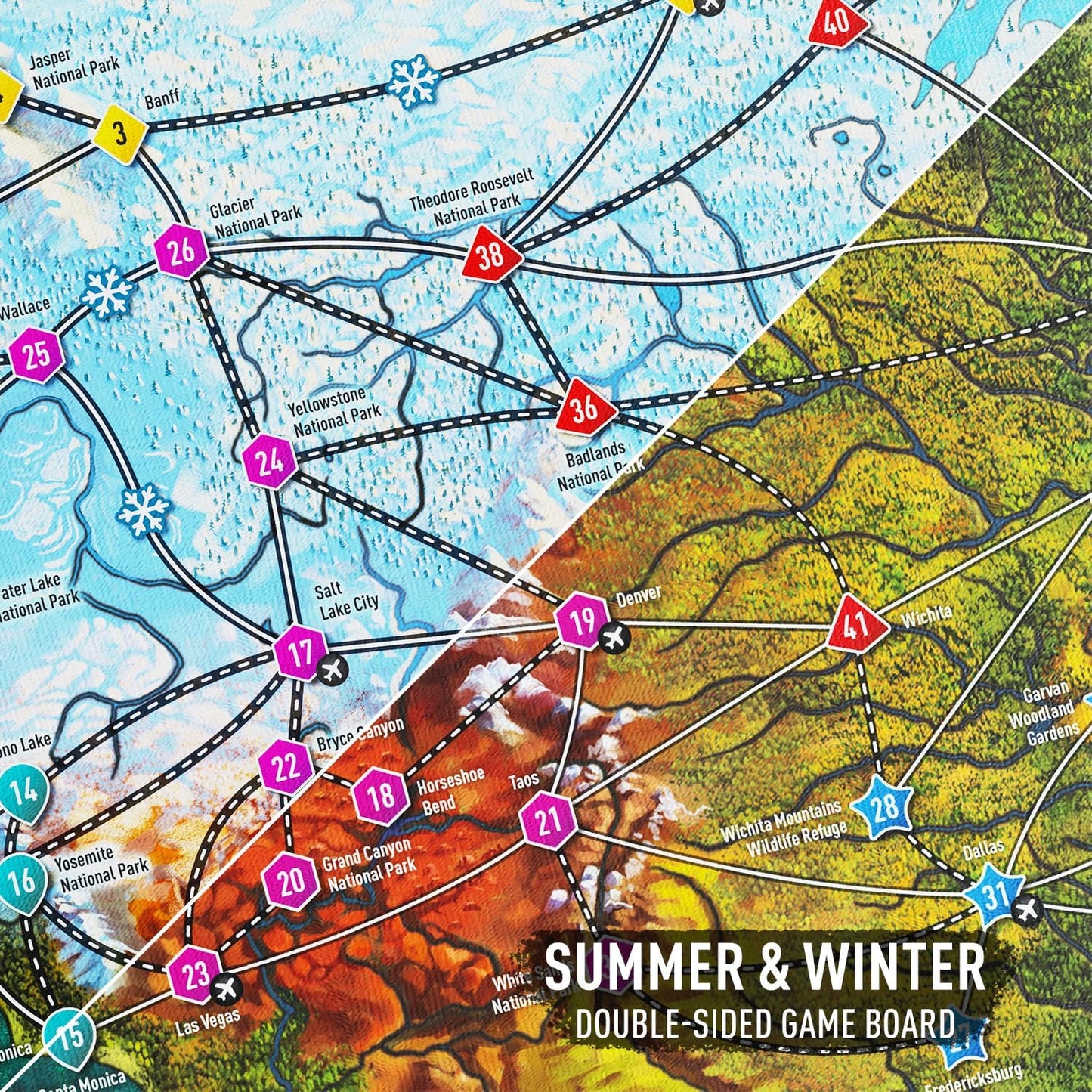Choose the Dallas star node 31
The width and height of the screenshot is (1092, 1092).
click(x=995, y=896)
